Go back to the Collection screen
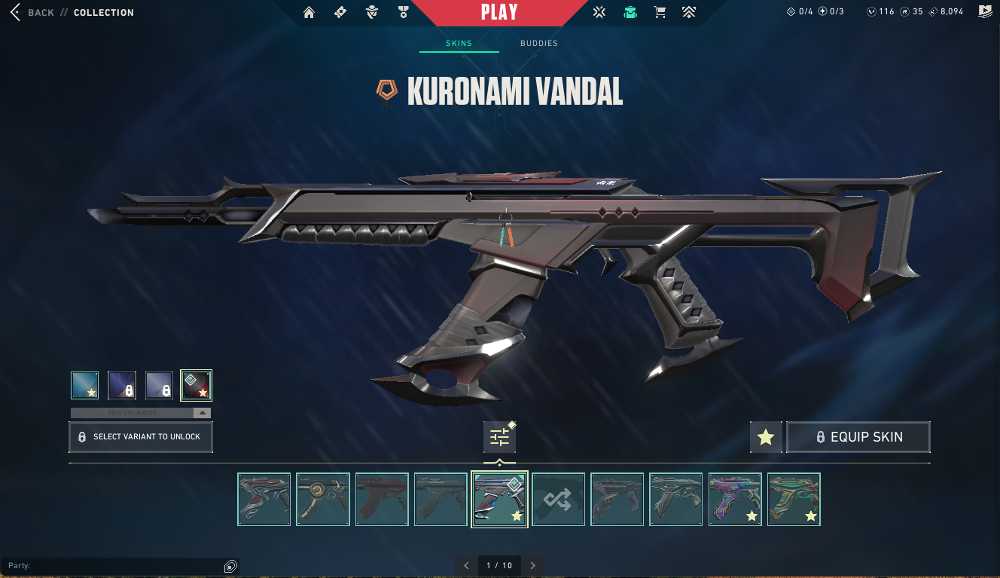 (x=42, y=13)
